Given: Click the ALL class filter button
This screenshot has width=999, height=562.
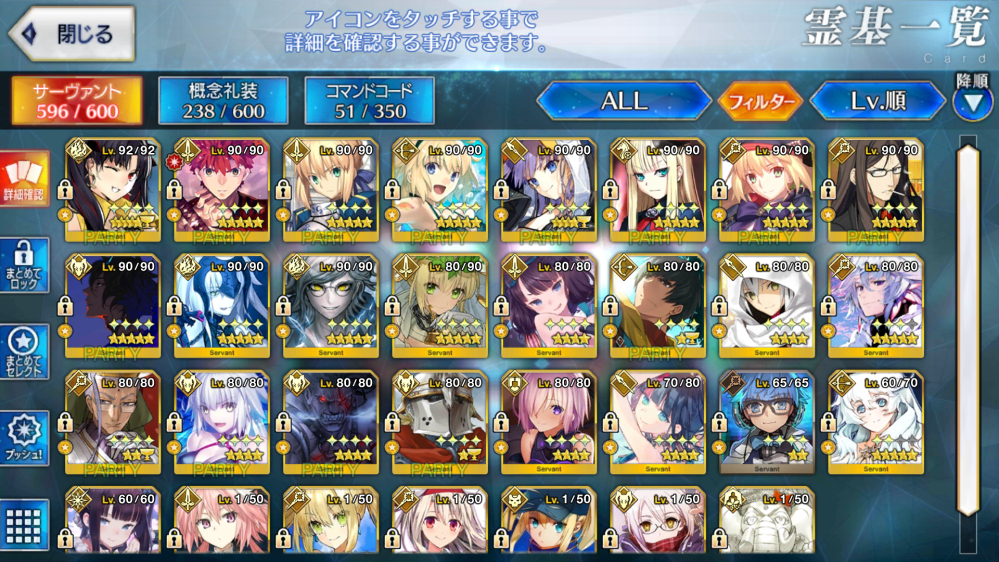Looking at the screenshot, I should click(x=623, y=101).
